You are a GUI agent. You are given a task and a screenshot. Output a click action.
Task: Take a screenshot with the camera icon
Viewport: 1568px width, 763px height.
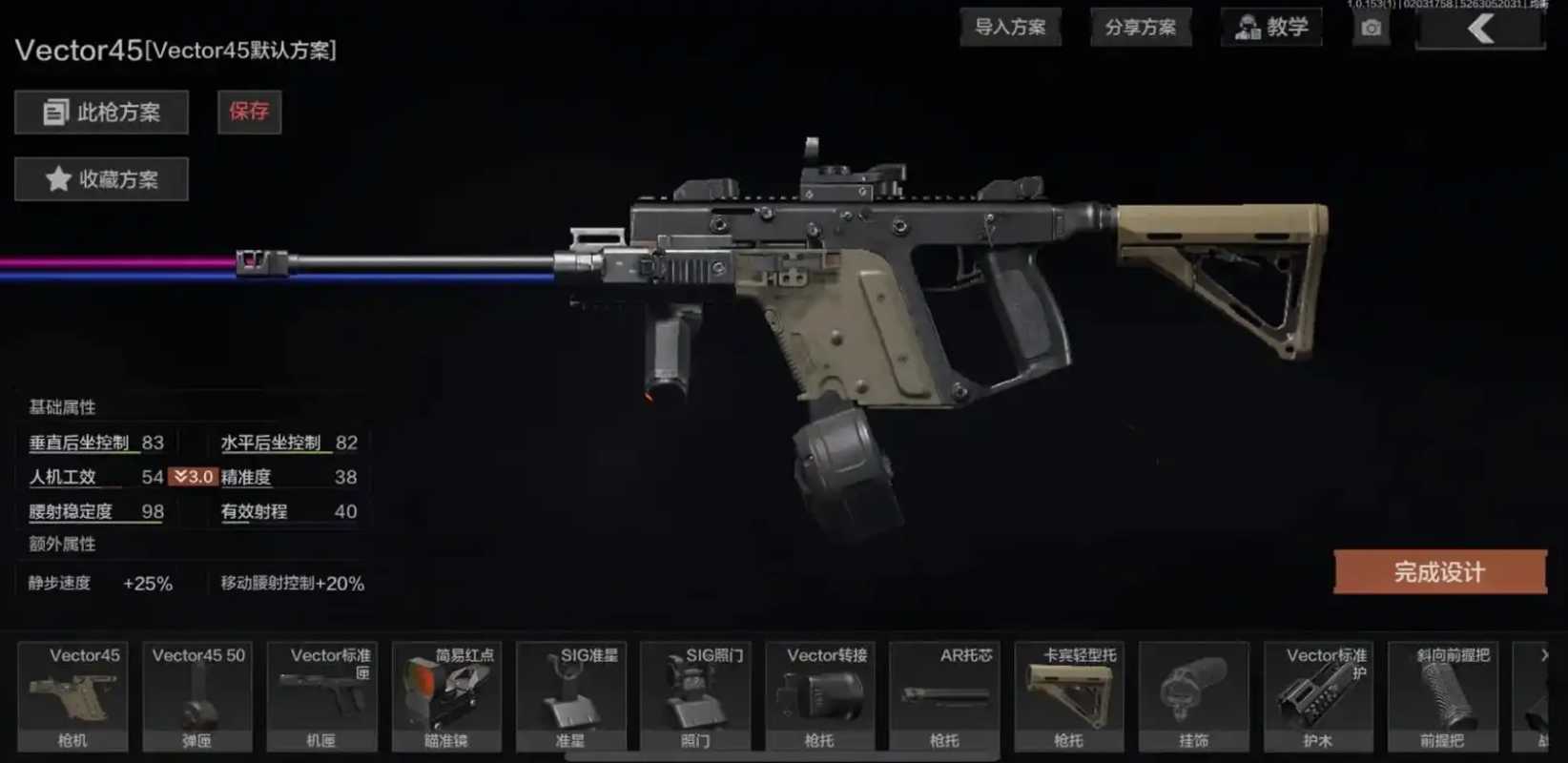click(1371, 28)
